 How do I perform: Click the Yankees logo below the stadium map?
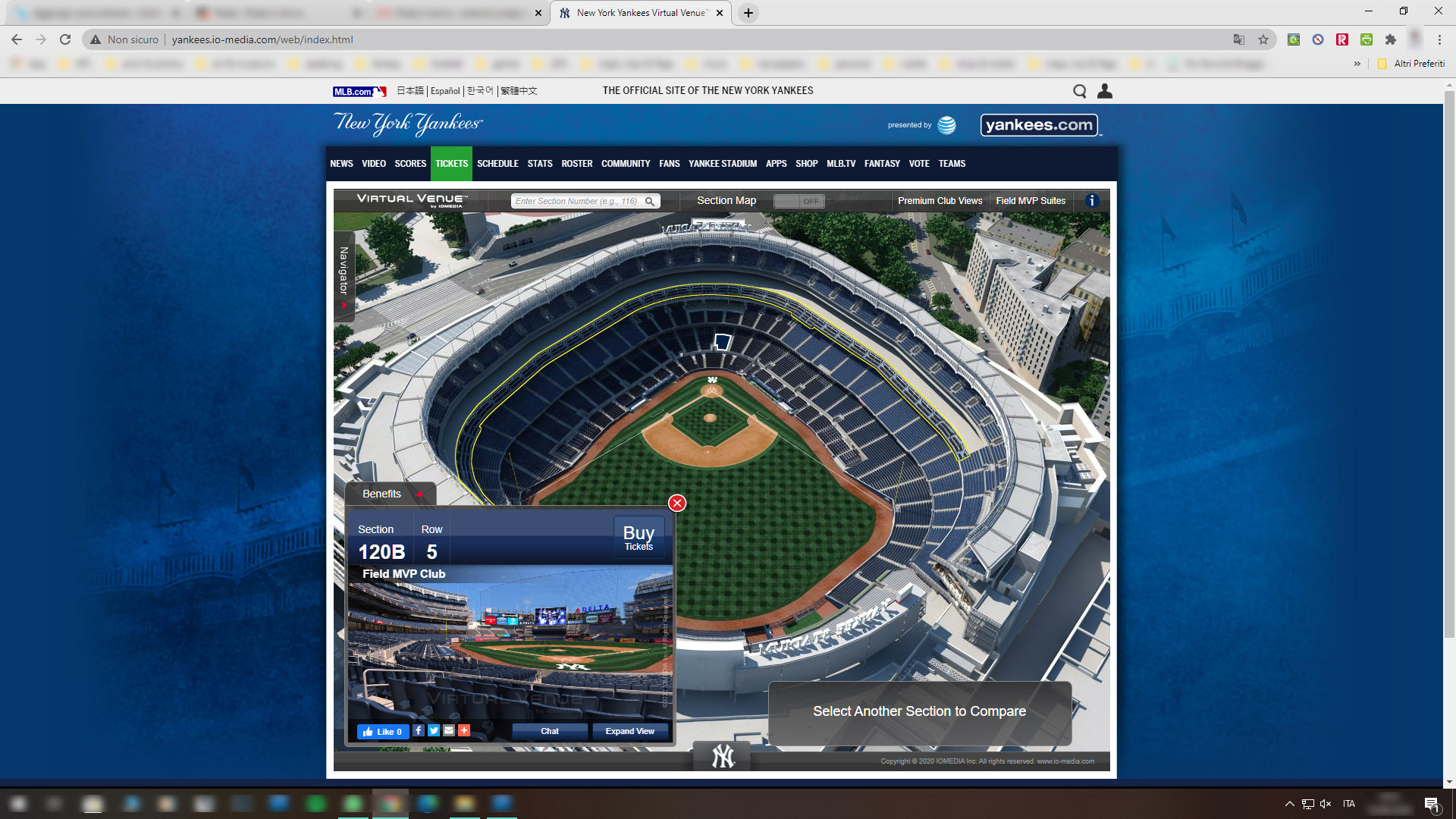pyautogui.click(x=722, y=755)
